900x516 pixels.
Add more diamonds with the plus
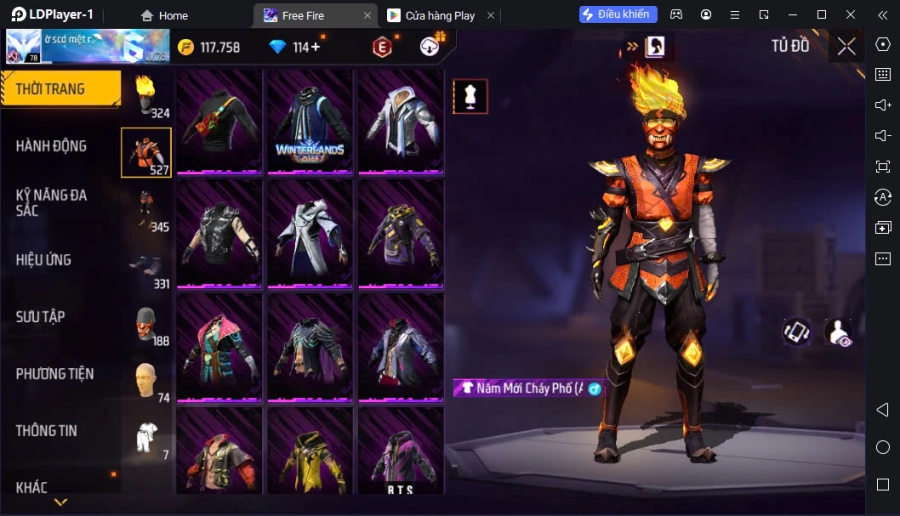pos(315,47)
